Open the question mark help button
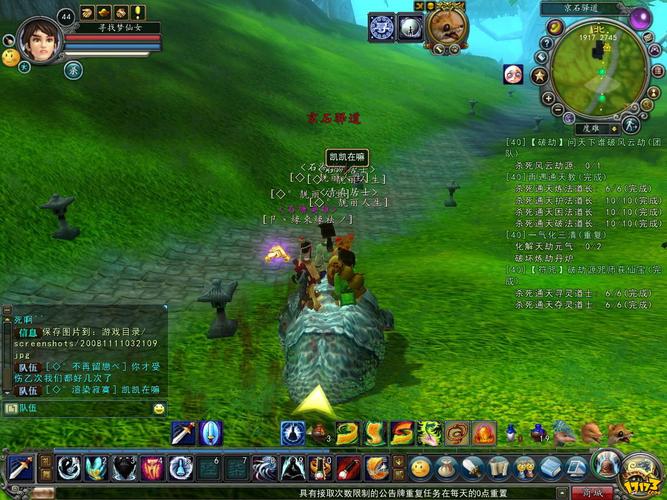Image resolution: width=667 pixels, height=500 pixels. click(546, 46)
